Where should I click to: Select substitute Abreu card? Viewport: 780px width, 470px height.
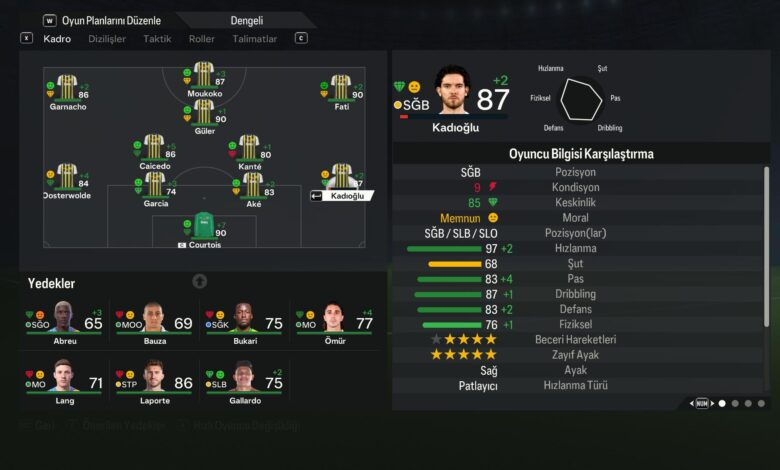pyautogui.click(x=65, y=324)
